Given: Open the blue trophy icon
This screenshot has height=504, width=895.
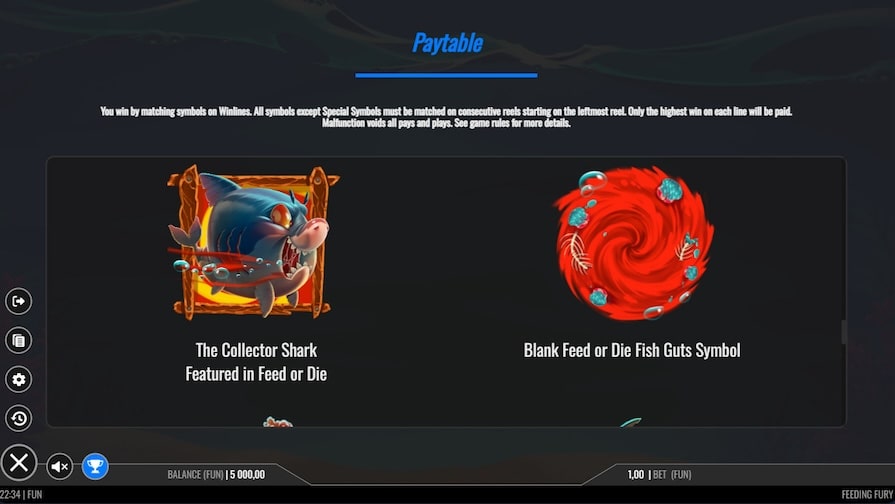Looking at the screenshot, I should [x=95, y=466].
